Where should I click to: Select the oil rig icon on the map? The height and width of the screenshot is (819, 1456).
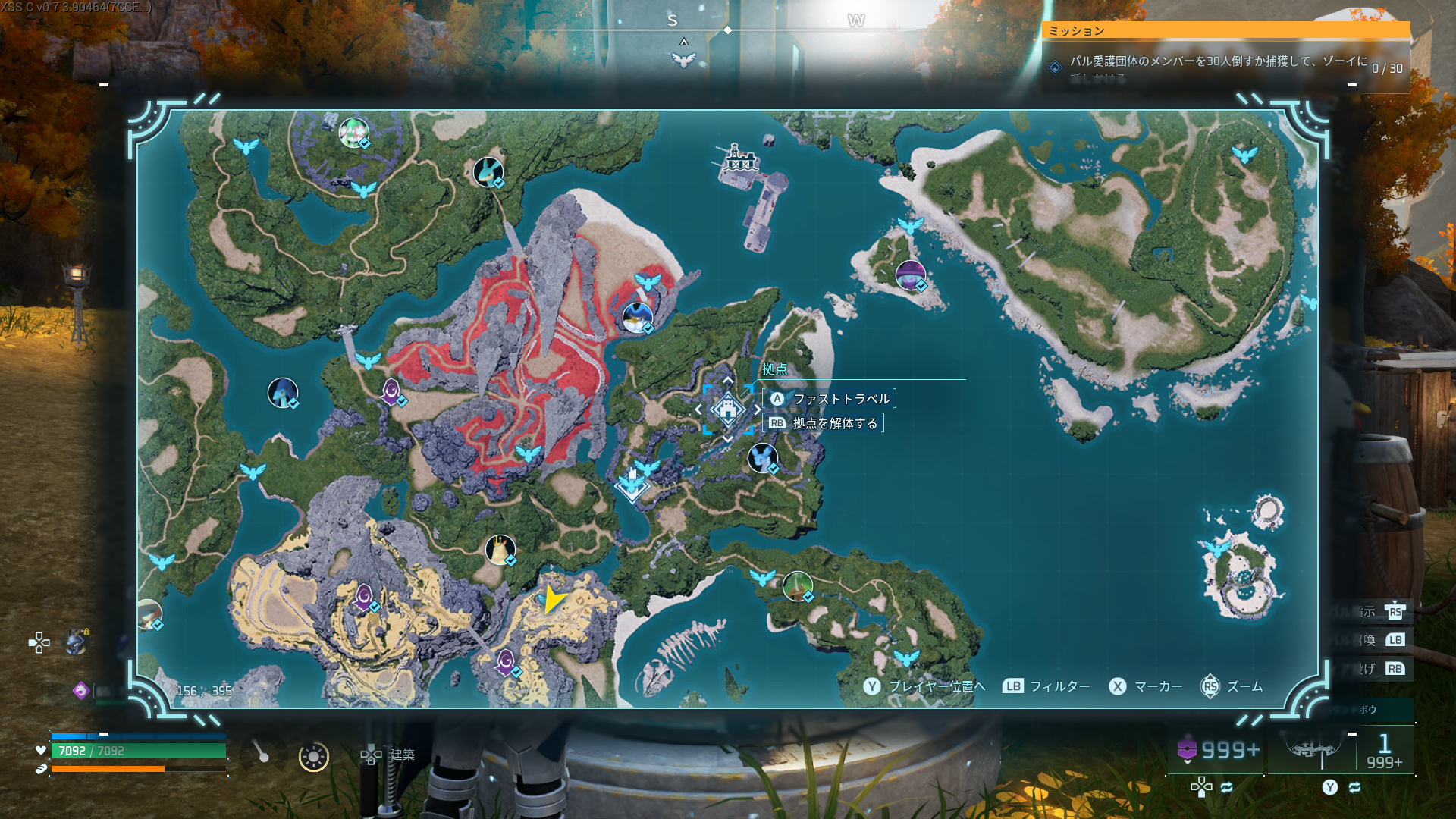click(736, 158)
